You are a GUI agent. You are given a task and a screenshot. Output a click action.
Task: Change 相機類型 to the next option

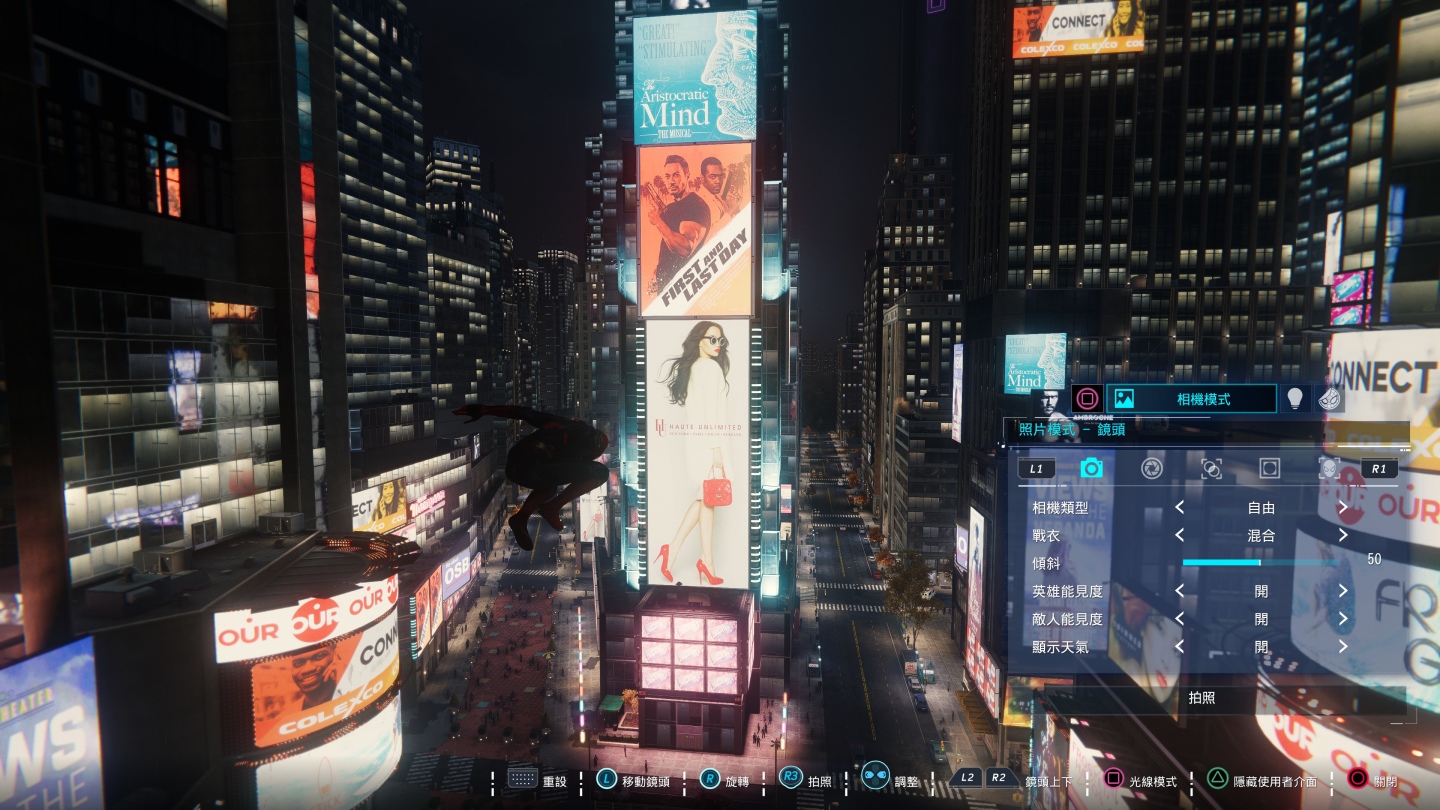[1343, 508]
